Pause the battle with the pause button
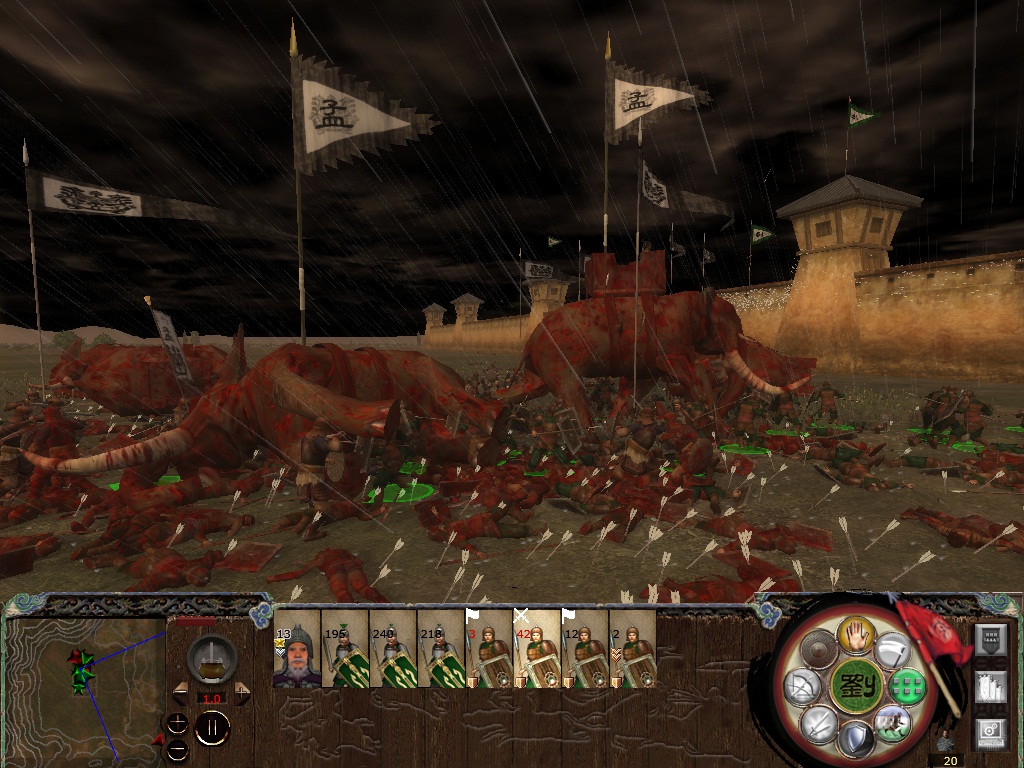The width and height of the screenshot is (1024, 768). (x=212, y=727)
